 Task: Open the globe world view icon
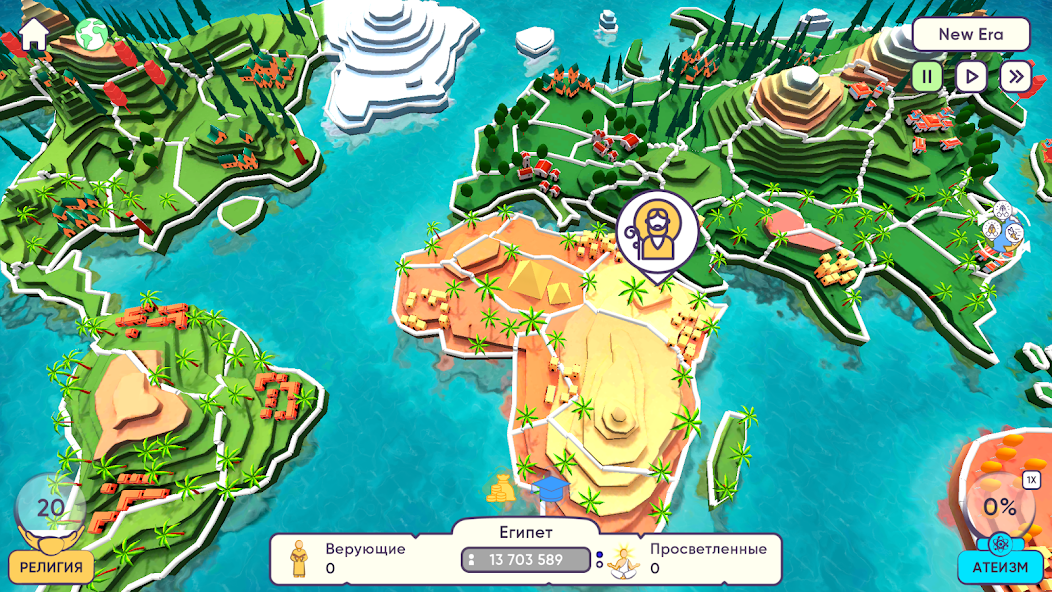click(x=92, y=34)
